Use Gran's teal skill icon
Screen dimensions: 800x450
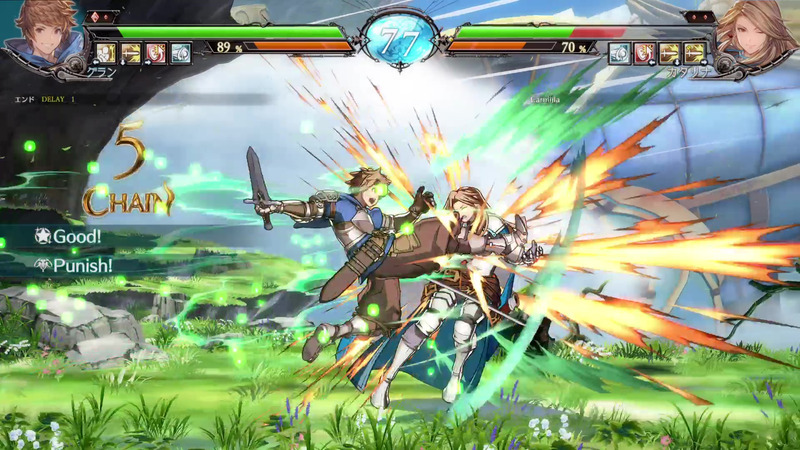[x=181, y=53]
